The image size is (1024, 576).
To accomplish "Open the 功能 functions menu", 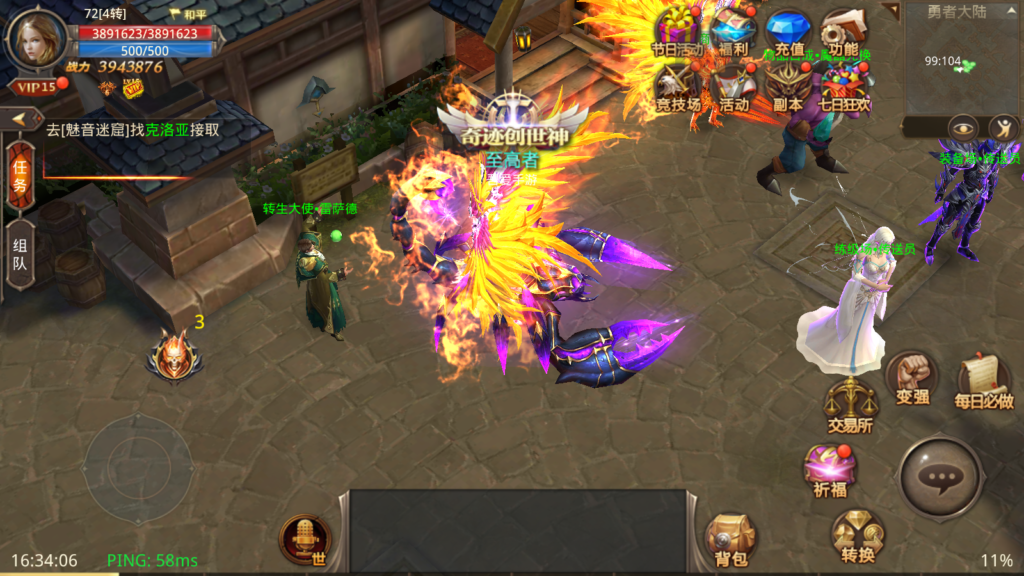I will coord(843,30).
